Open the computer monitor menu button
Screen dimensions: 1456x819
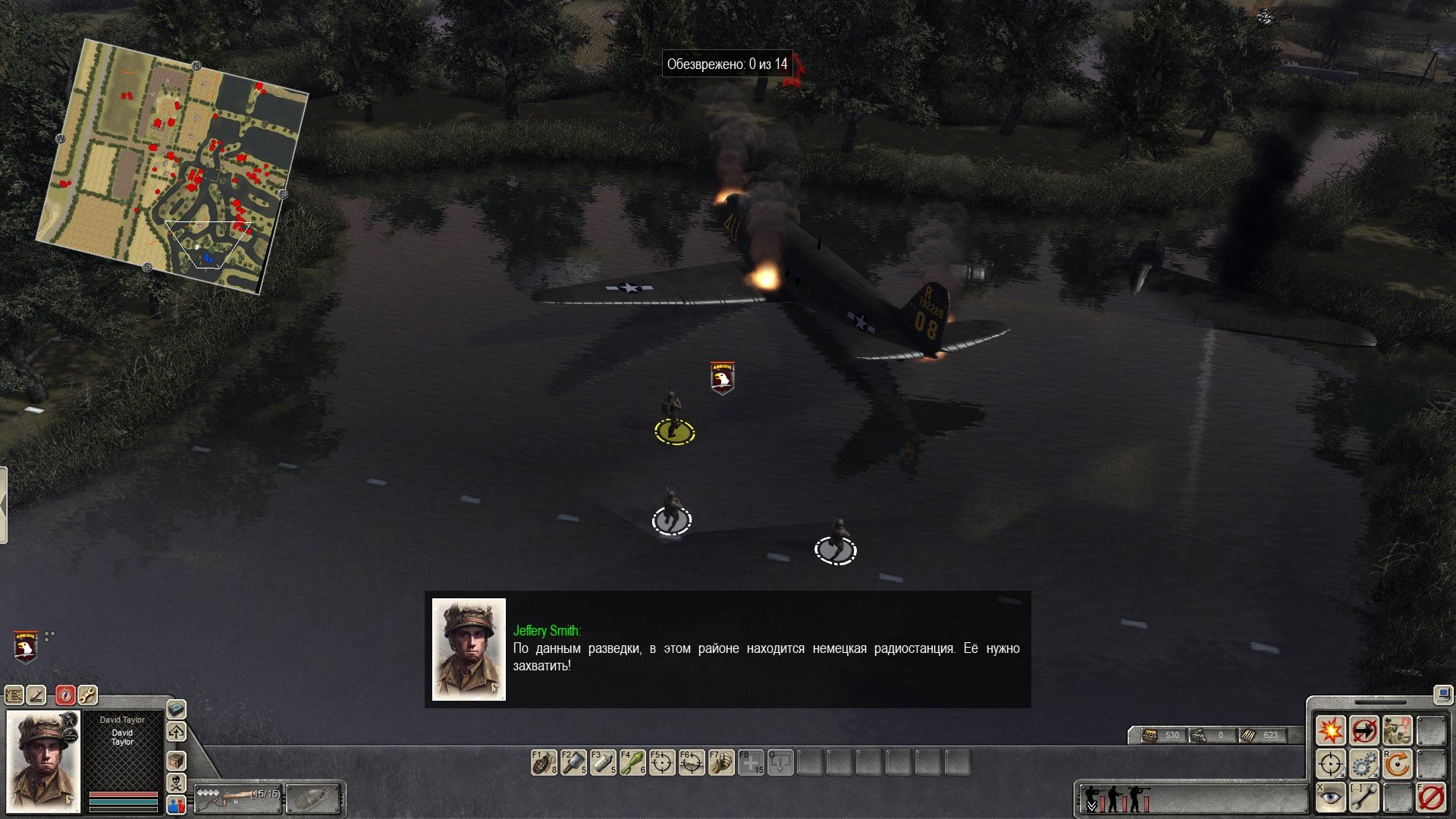1442,694
